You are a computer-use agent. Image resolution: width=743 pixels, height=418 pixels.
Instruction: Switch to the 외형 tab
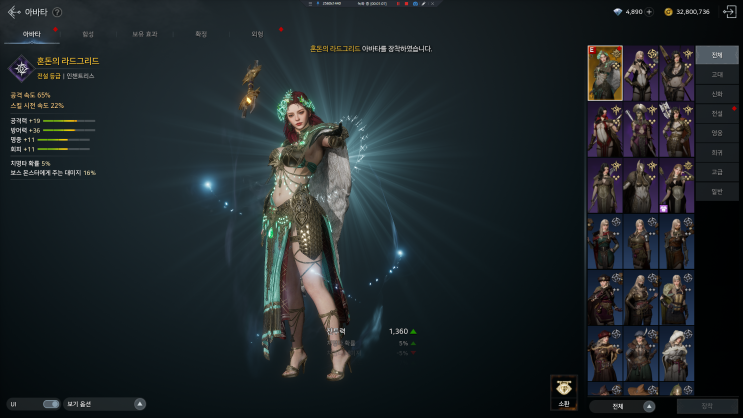(x=257, y=34)
